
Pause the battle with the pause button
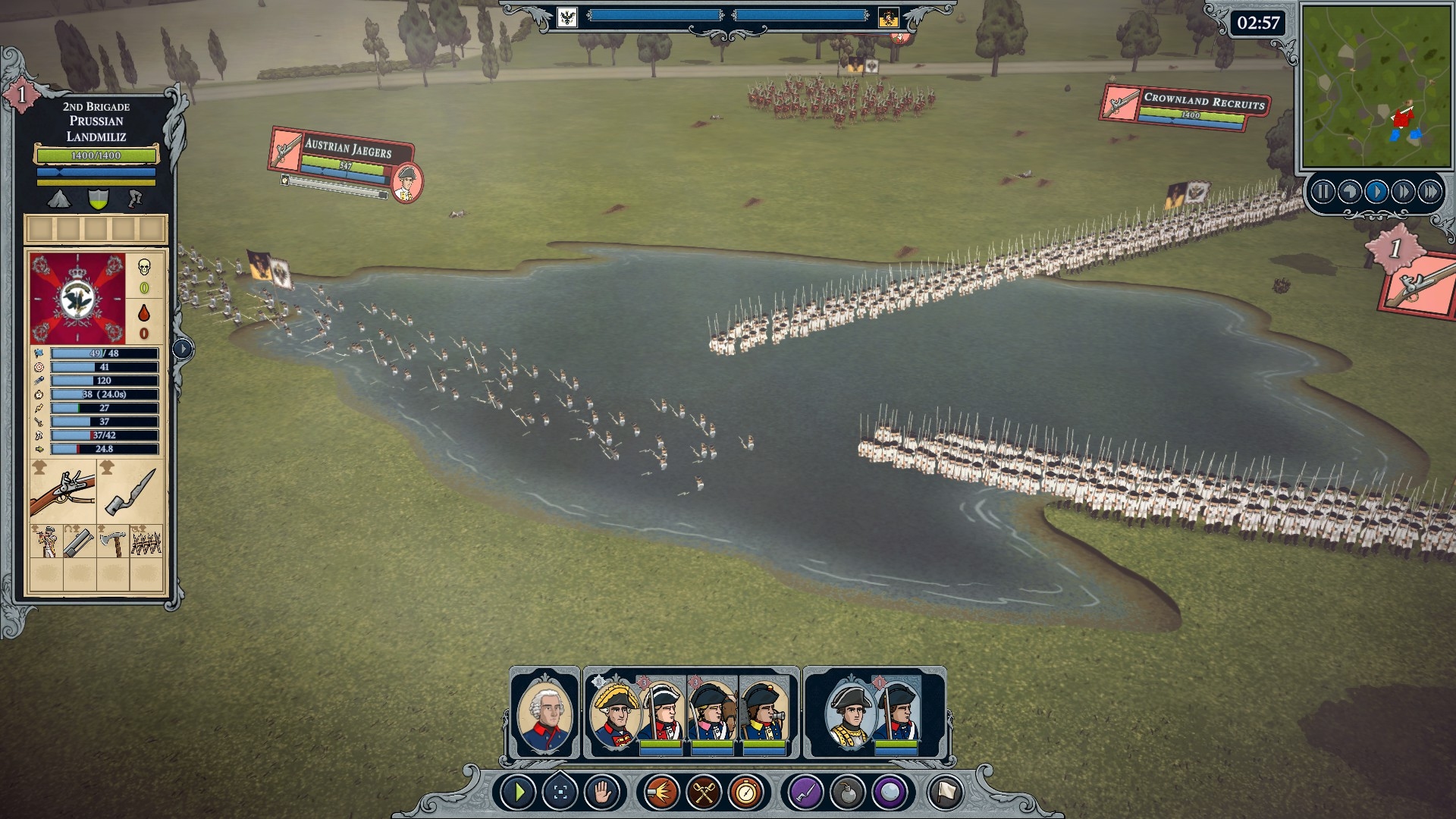tap(1323, 192)
